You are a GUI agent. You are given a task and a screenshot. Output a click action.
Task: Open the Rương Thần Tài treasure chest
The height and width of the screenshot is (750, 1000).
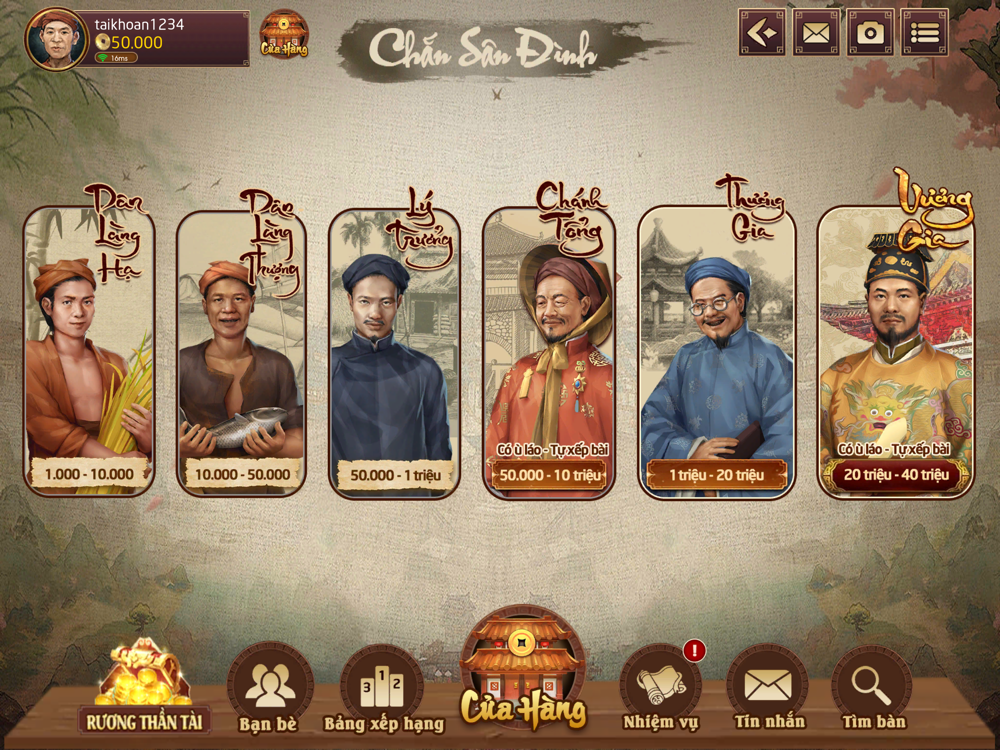[x=144, y=690]
